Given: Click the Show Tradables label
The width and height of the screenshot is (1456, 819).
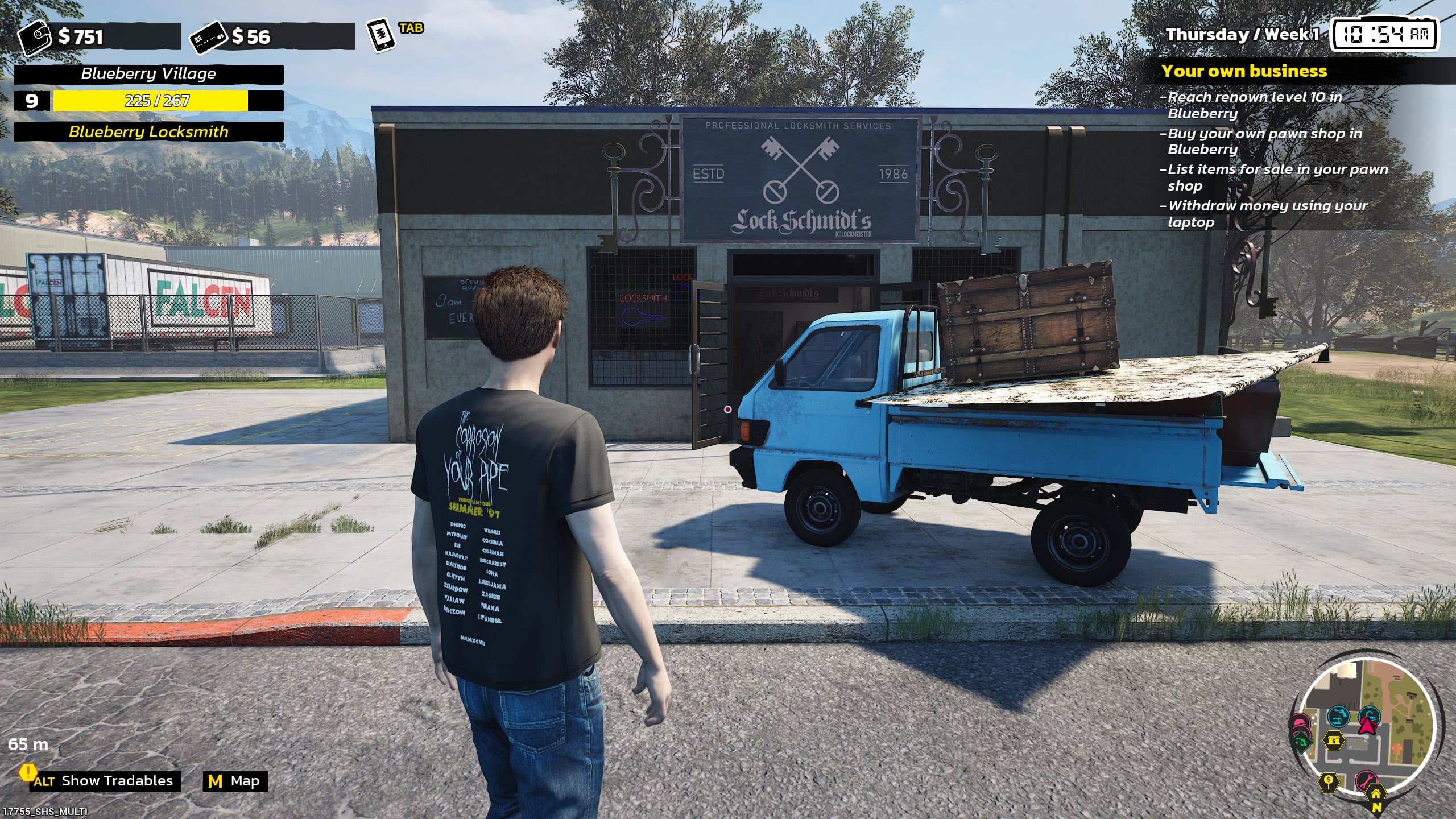Looking at the screenshot, I should tap(117, 781).
